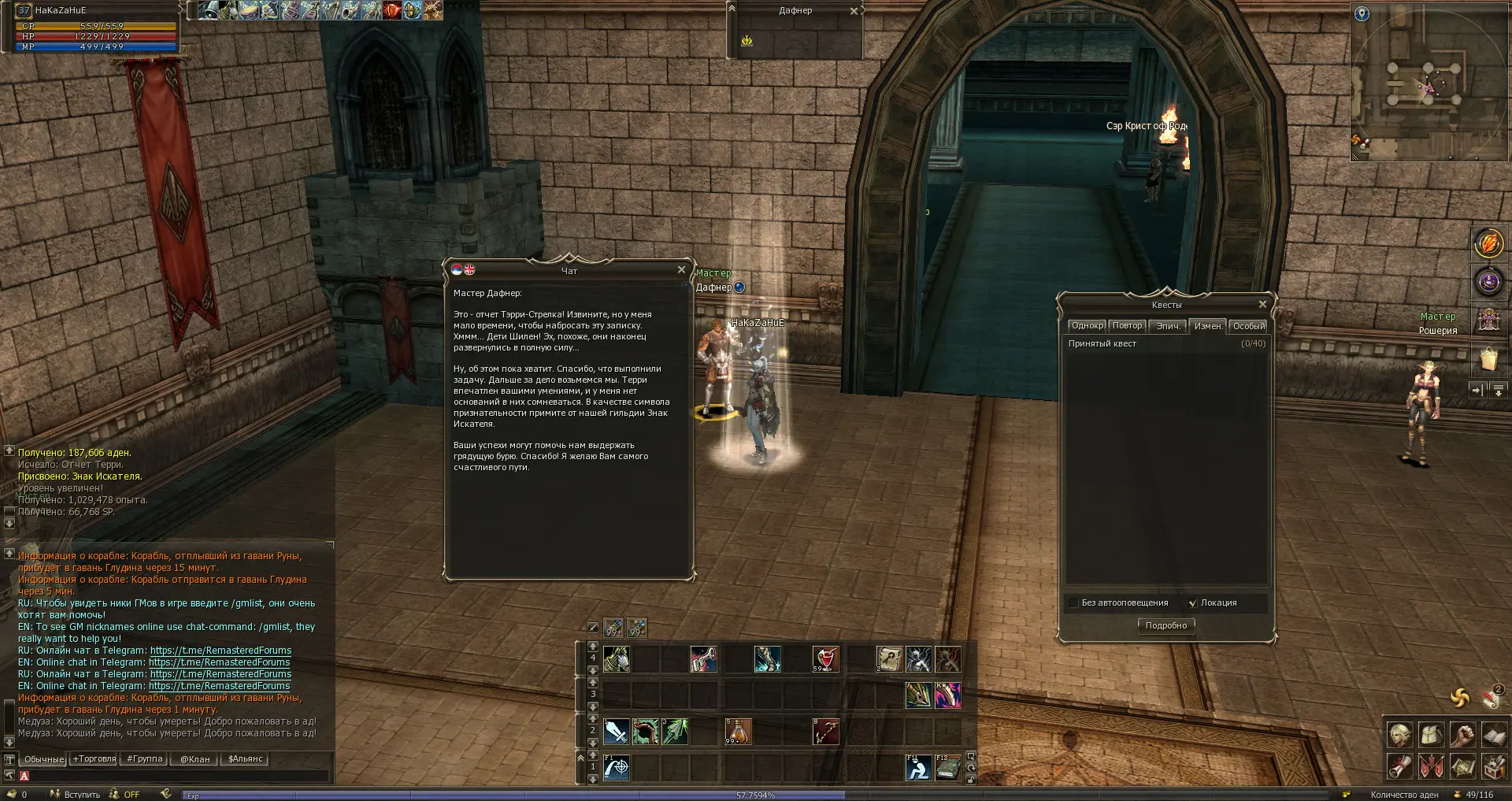Viewport: 1512px width, 801px height.
Task: Untick the Локация checkbox
Action: click(1192, 603)
